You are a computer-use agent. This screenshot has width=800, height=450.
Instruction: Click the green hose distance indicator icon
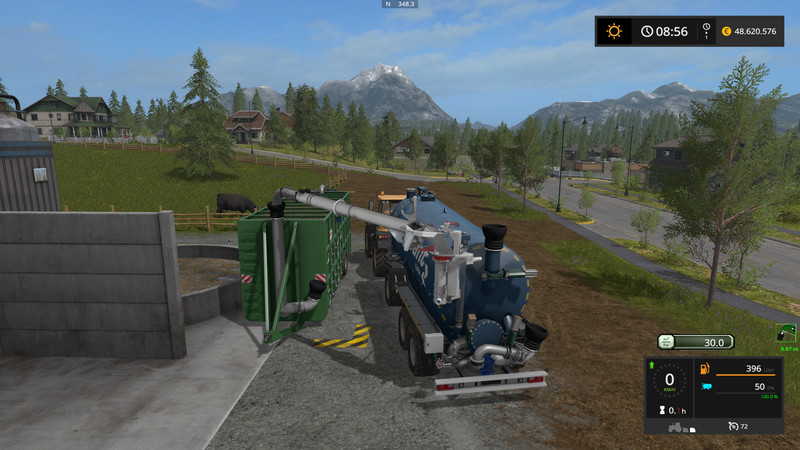[785, 334]
